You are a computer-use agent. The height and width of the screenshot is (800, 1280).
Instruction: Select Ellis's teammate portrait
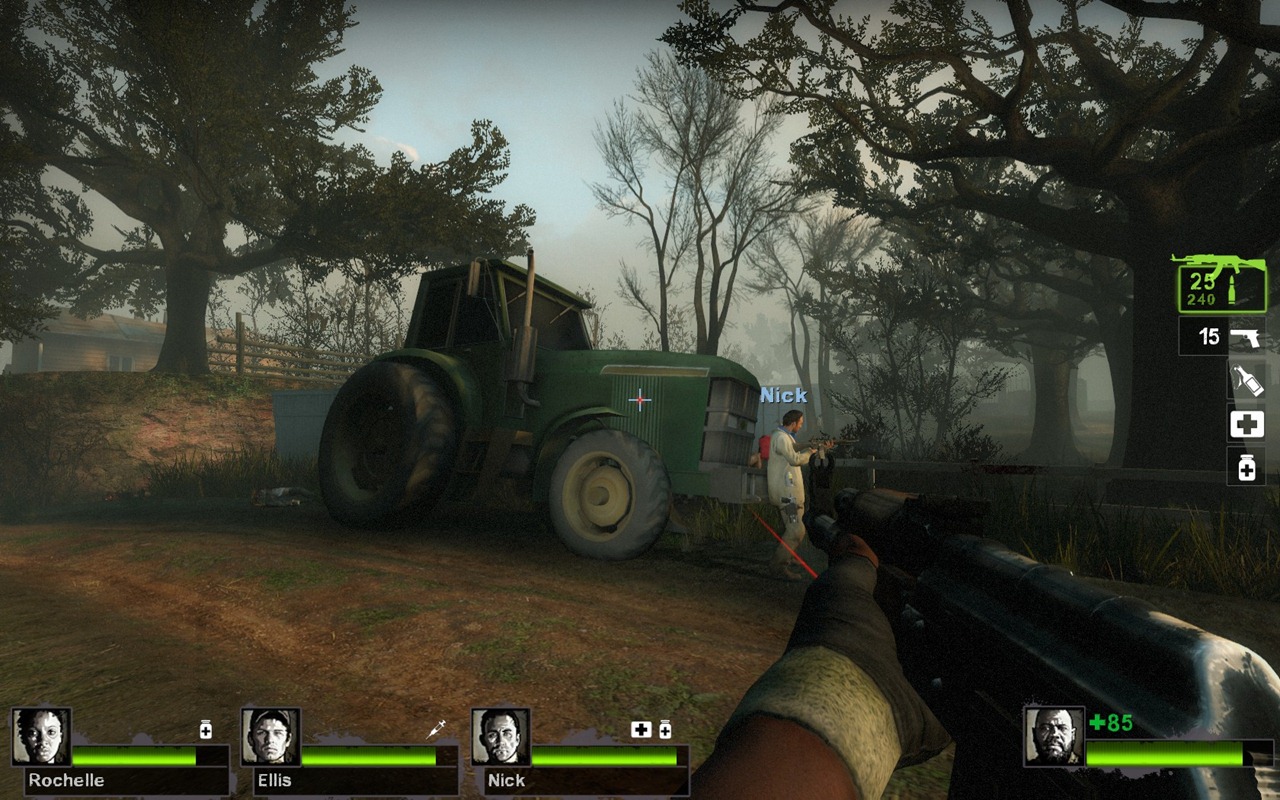click(271, 737)
